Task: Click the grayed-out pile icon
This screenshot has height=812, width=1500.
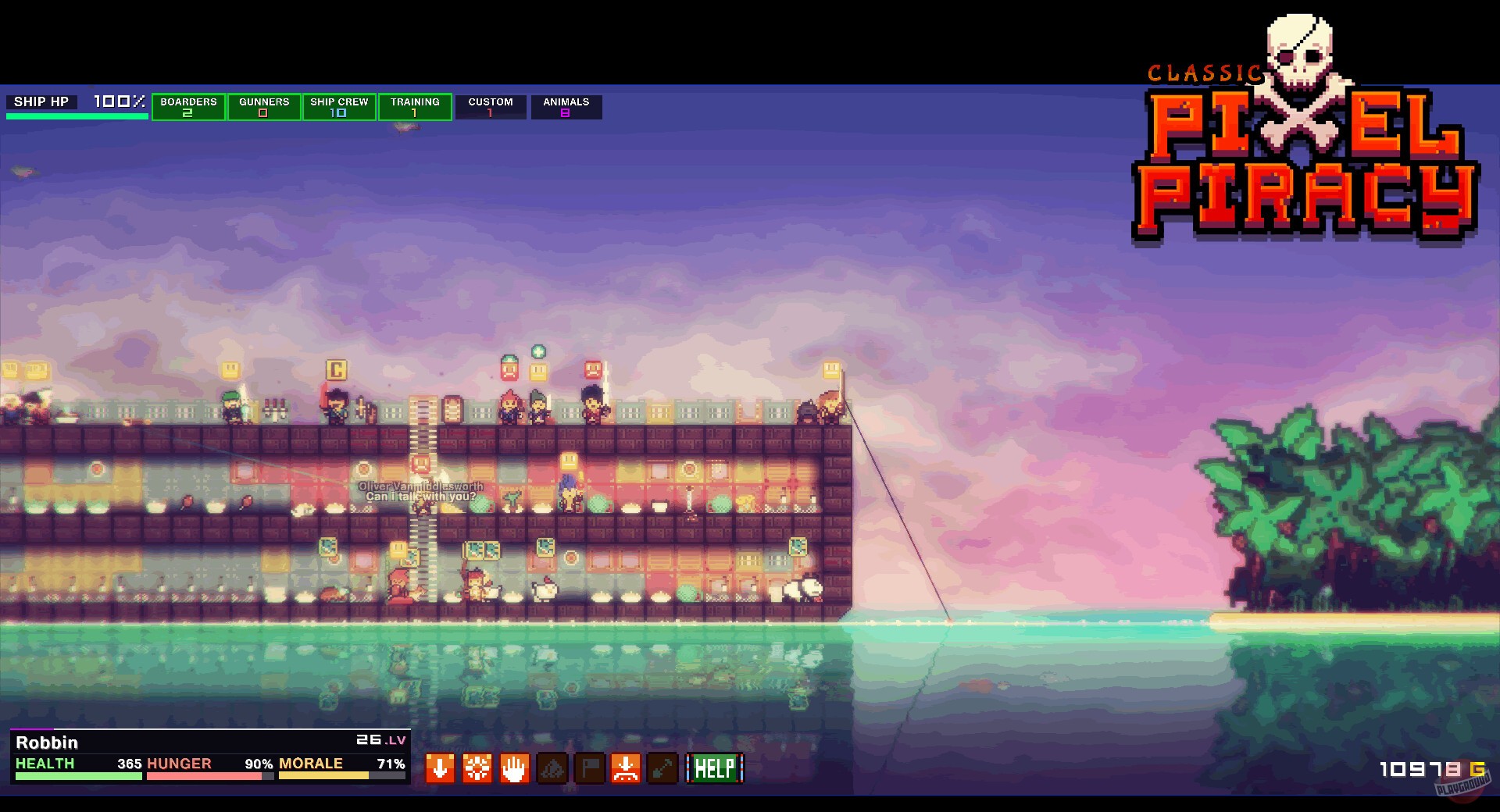Action: [x=552, y=769]
